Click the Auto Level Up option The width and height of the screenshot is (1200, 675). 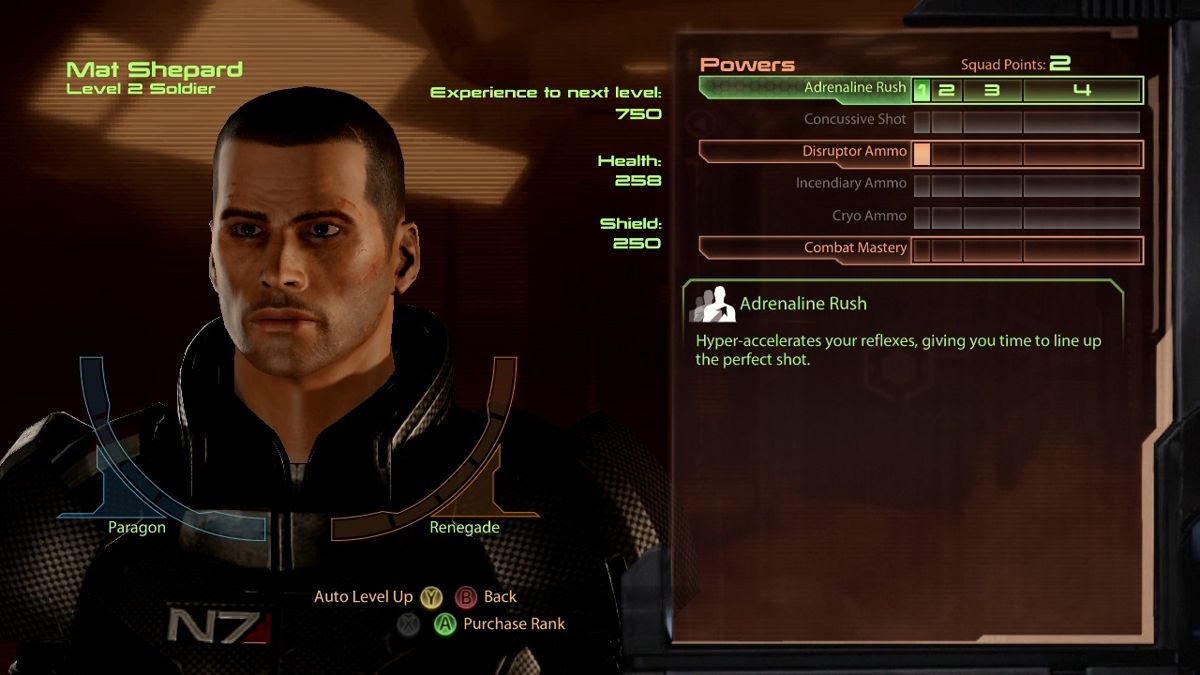364,597
